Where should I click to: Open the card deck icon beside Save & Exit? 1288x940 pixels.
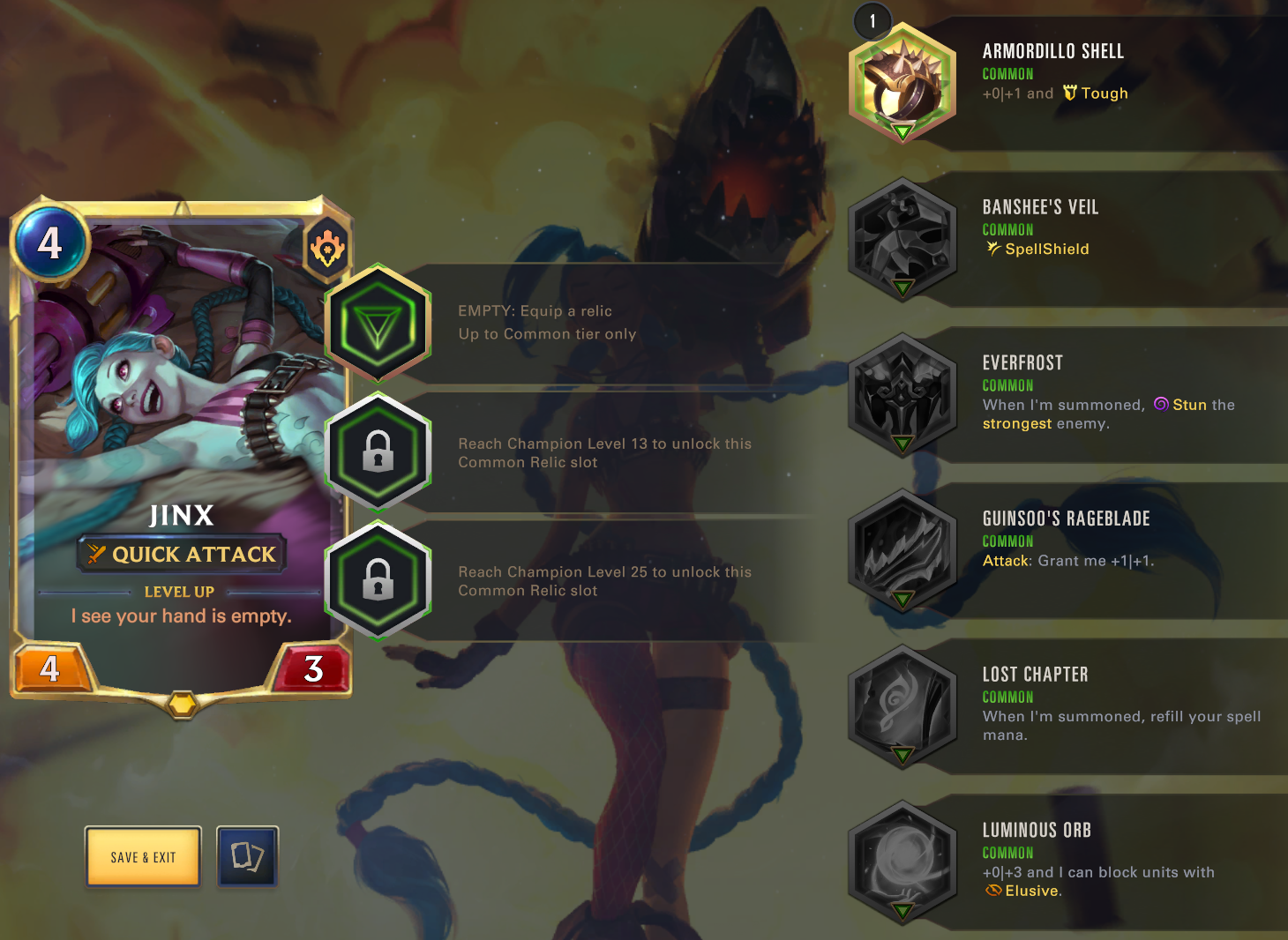pos(247,856)
